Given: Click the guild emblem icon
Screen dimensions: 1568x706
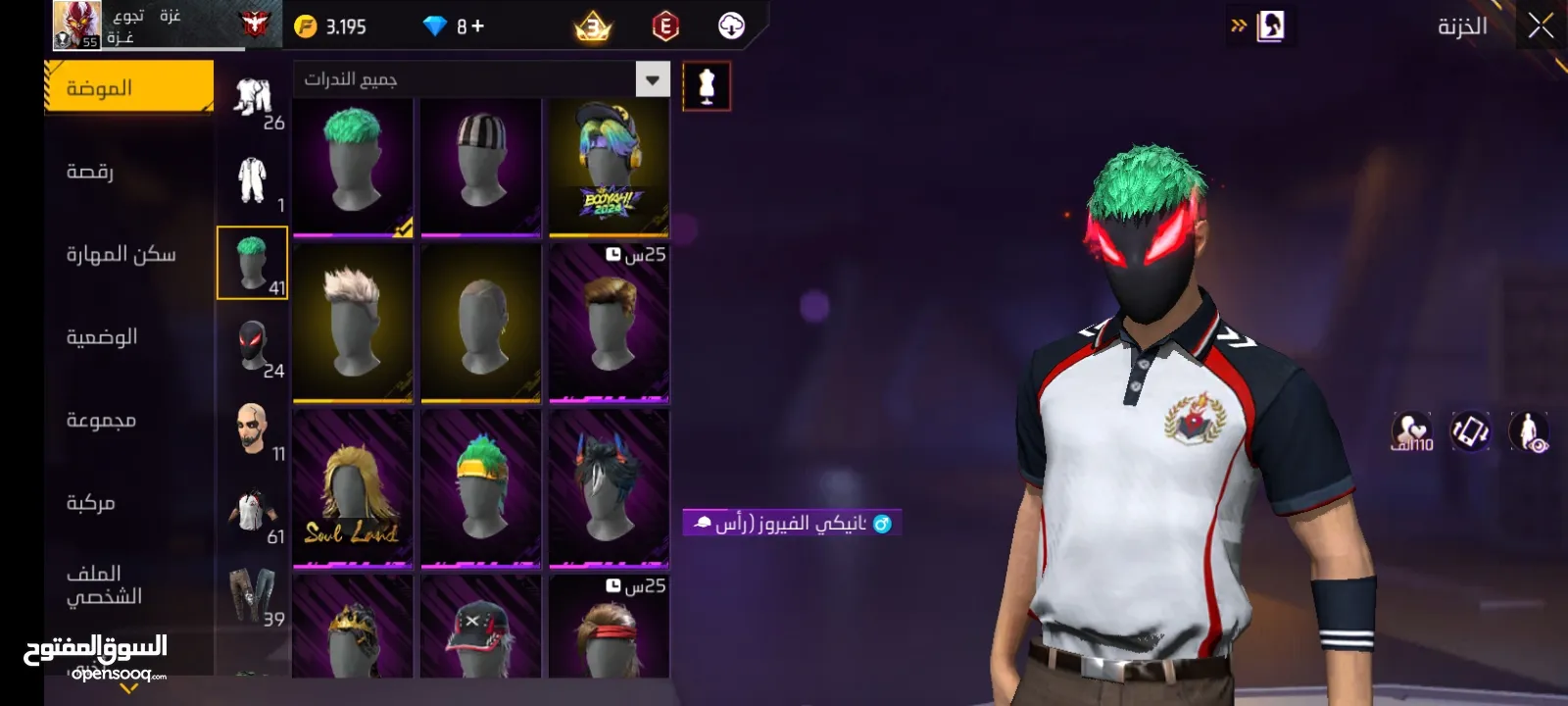Looking at the screenshot, I should [253, 24].
